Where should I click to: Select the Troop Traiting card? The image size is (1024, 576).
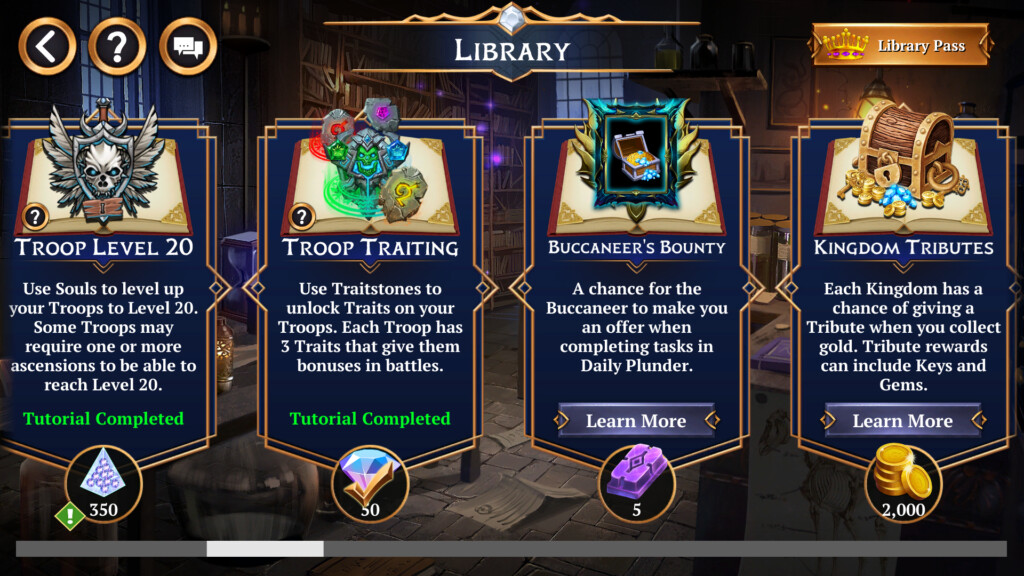pos(370,300)
